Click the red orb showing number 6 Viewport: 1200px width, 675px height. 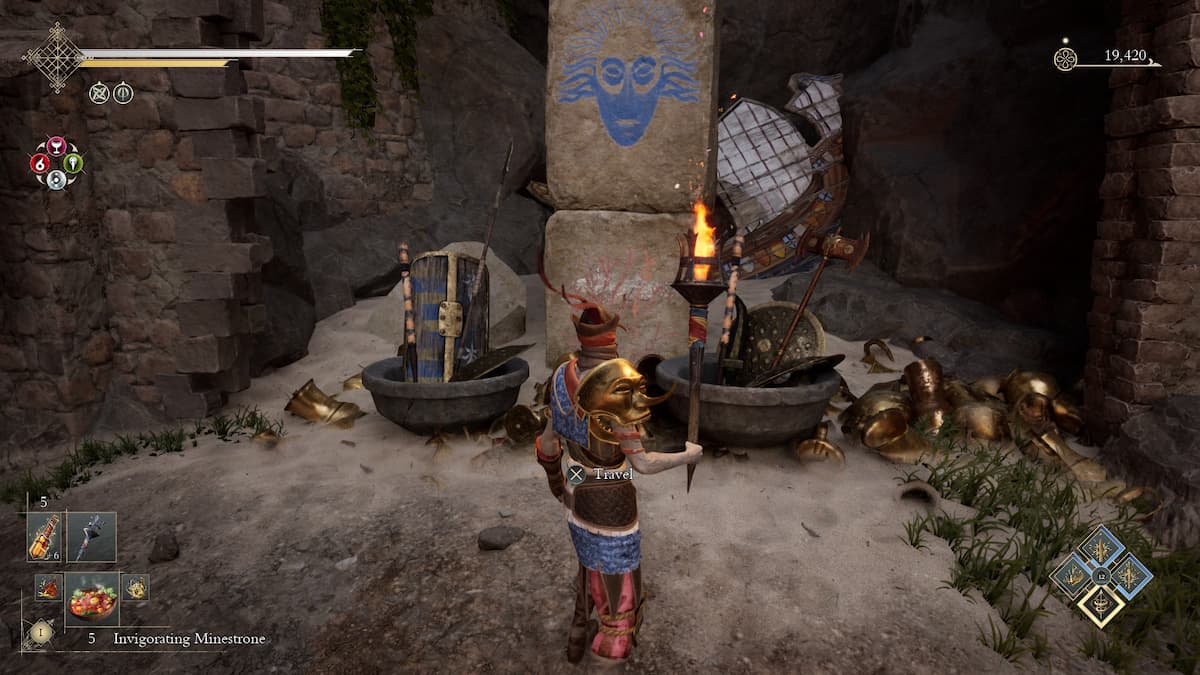(40, 163)
